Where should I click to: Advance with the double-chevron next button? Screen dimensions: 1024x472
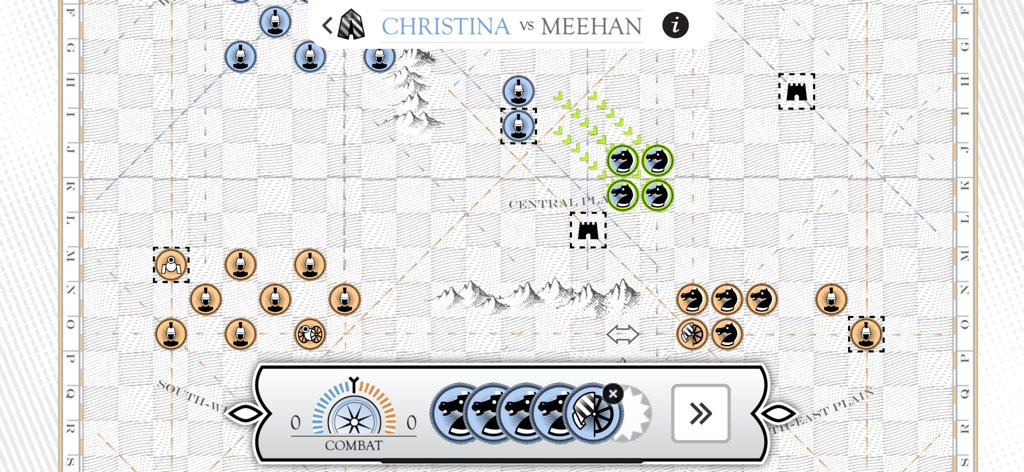pos(700,413)
